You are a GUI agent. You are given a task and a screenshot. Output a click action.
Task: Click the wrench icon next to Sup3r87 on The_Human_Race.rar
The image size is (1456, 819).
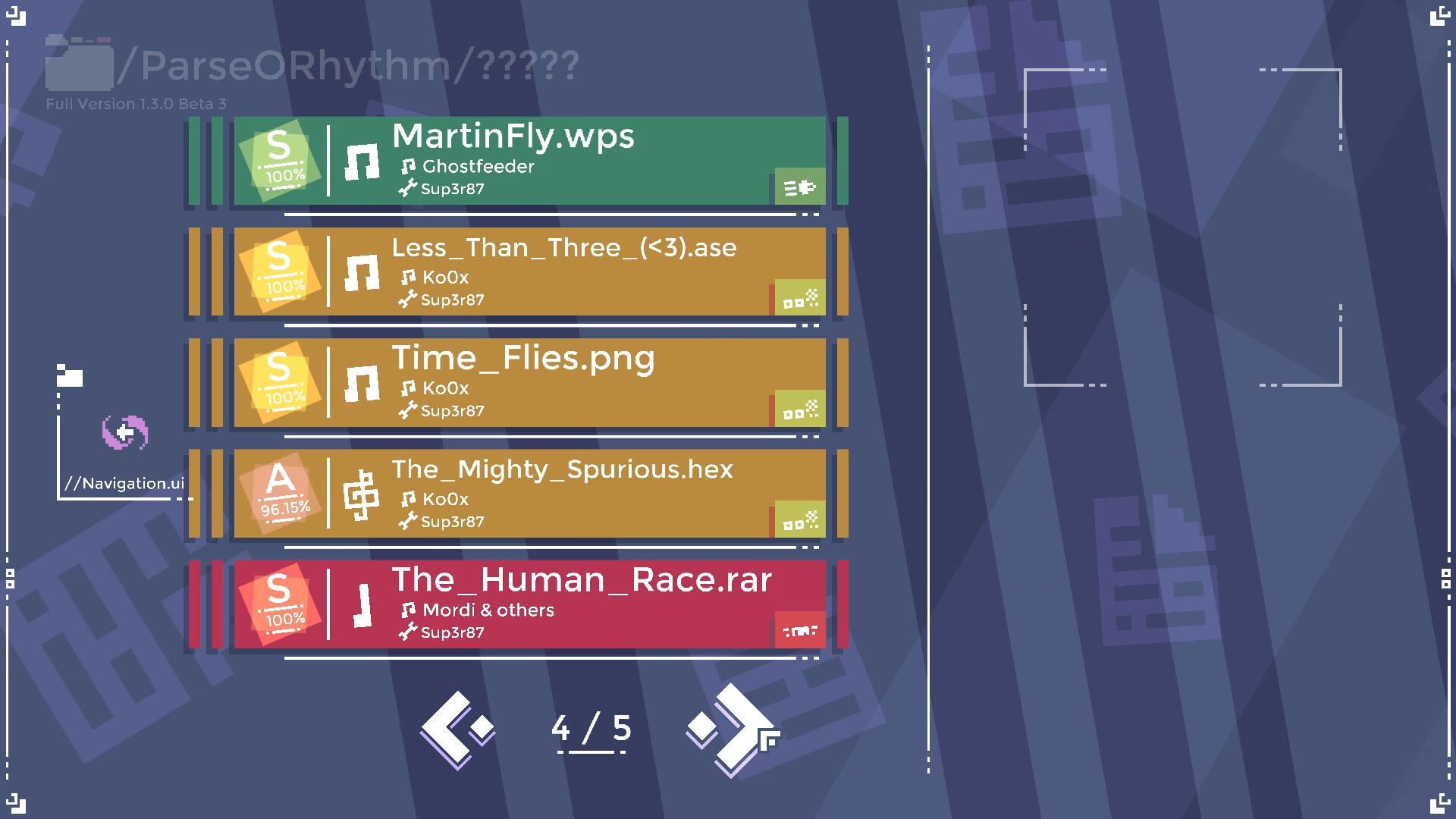click(408, 632)
